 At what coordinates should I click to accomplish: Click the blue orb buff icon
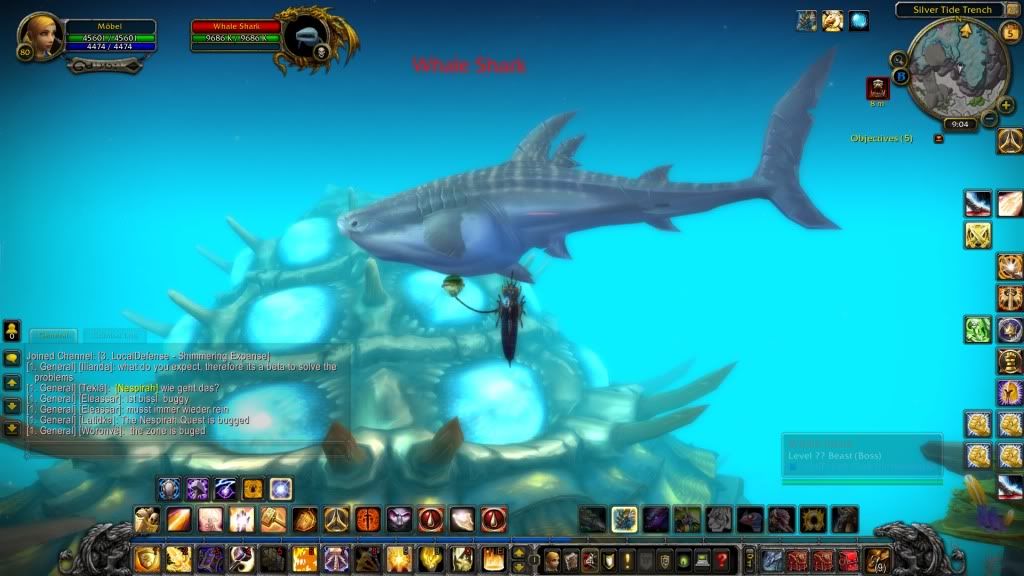[858, 20]
